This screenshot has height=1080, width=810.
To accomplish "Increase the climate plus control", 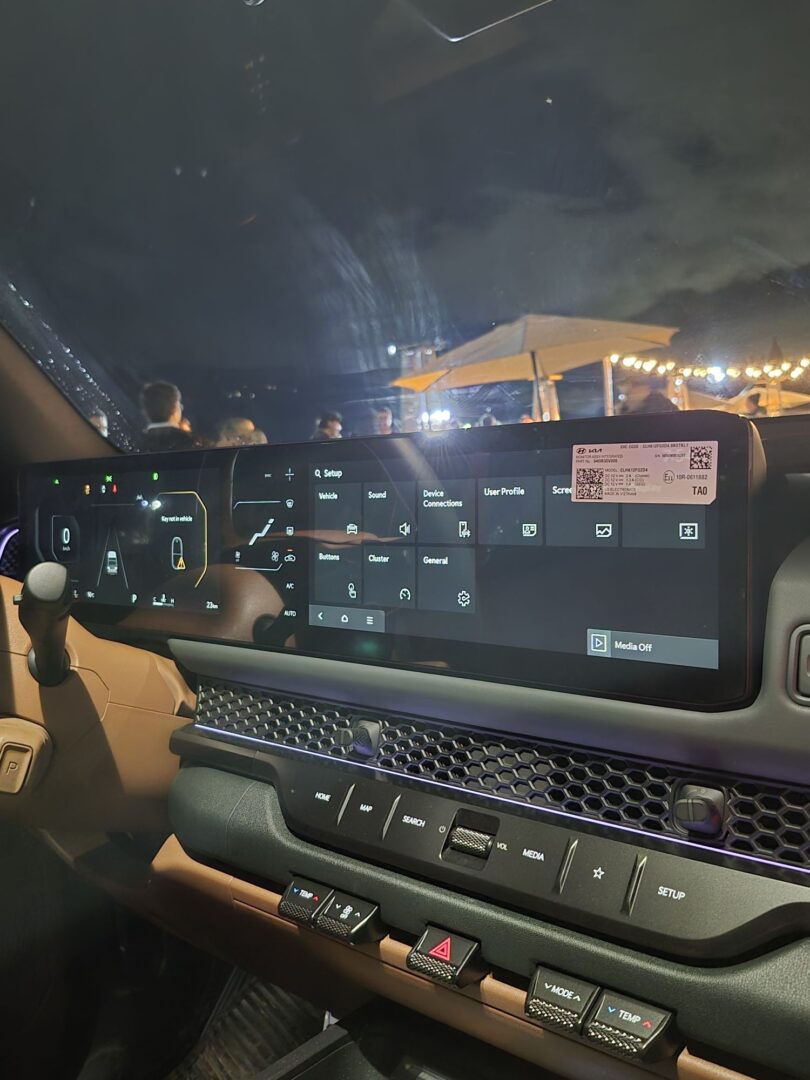I will click(289, 474).
